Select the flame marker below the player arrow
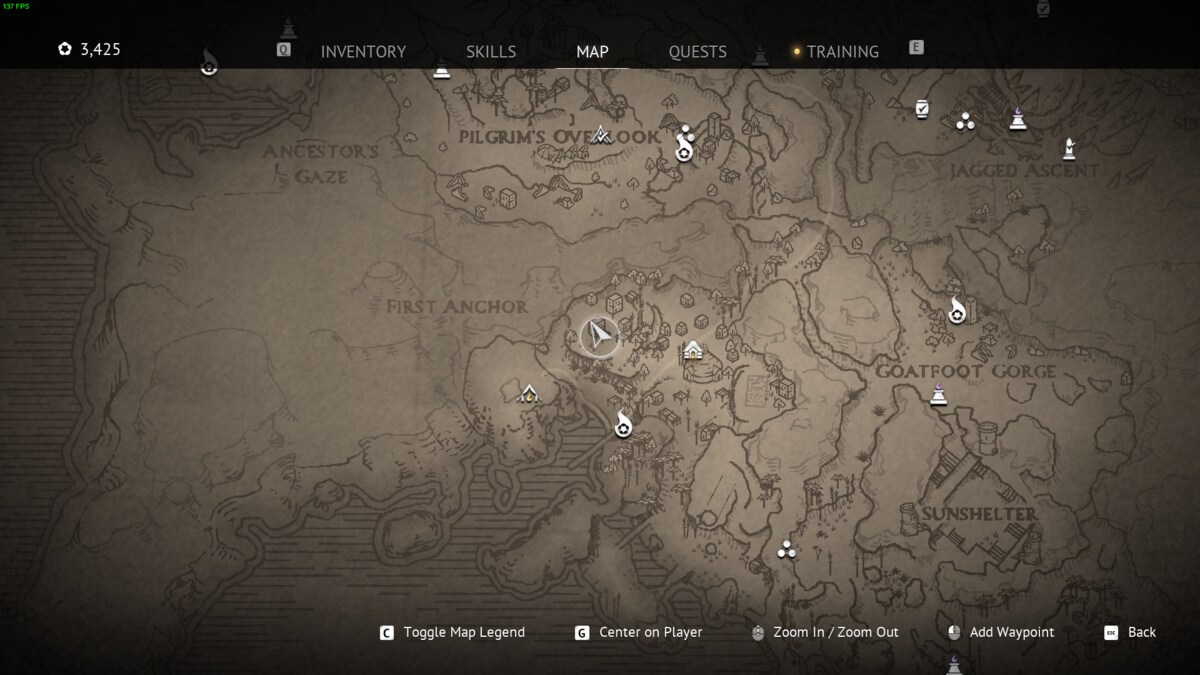This screenshot has width=1200, height=675. click(623, 424)
